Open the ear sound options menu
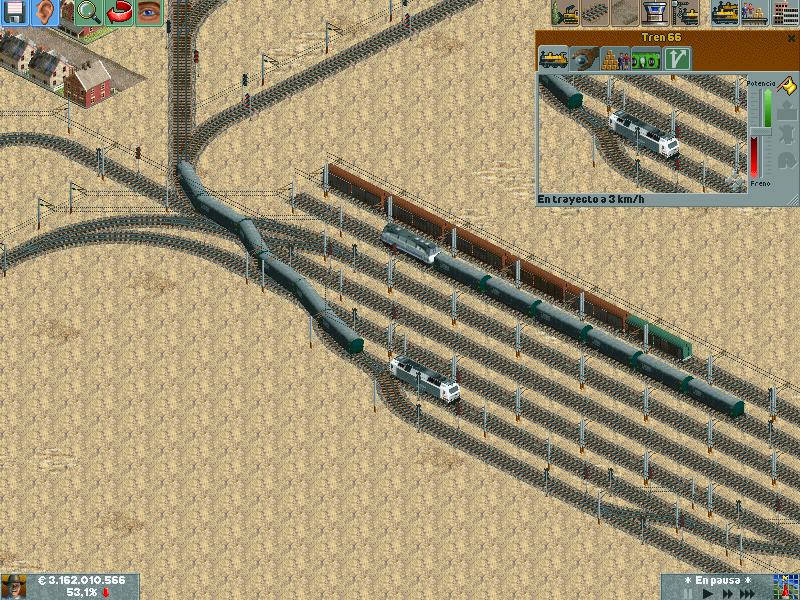 click(x=44, y=13)
